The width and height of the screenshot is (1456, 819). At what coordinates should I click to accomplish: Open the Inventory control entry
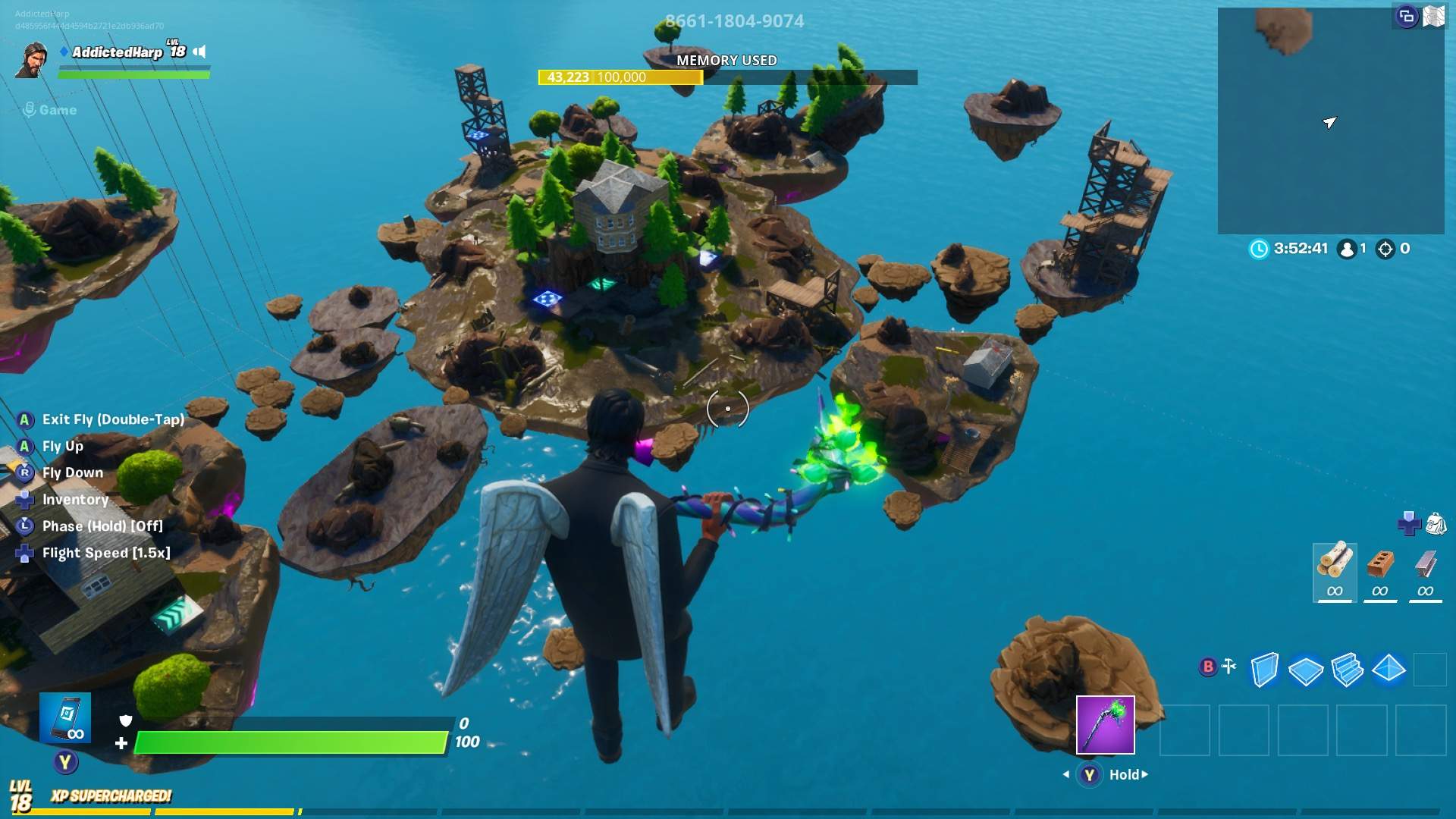76,499
